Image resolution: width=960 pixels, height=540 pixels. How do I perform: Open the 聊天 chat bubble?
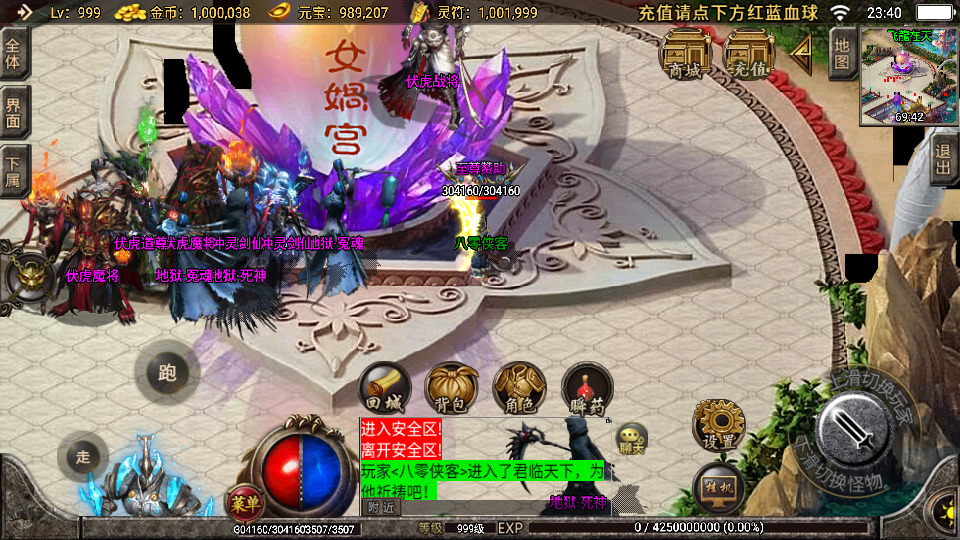[x=631, y=437]
